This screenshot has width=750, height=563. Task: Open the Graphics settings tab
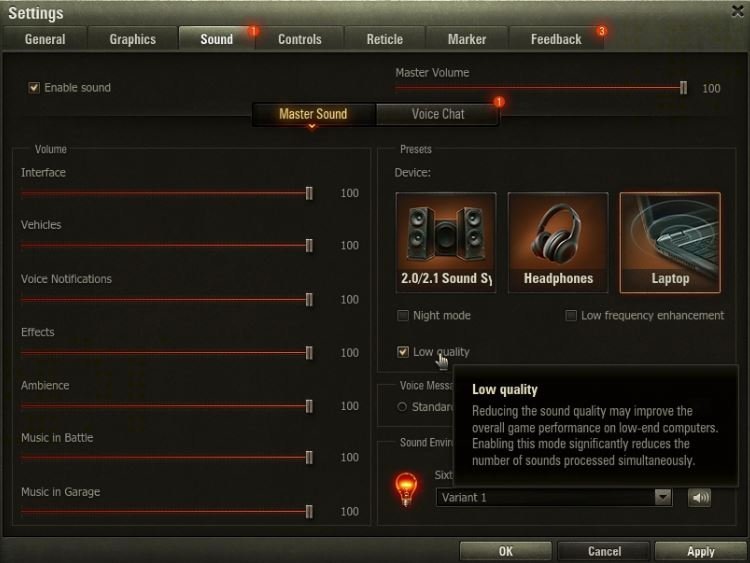(x=132, y=39)
